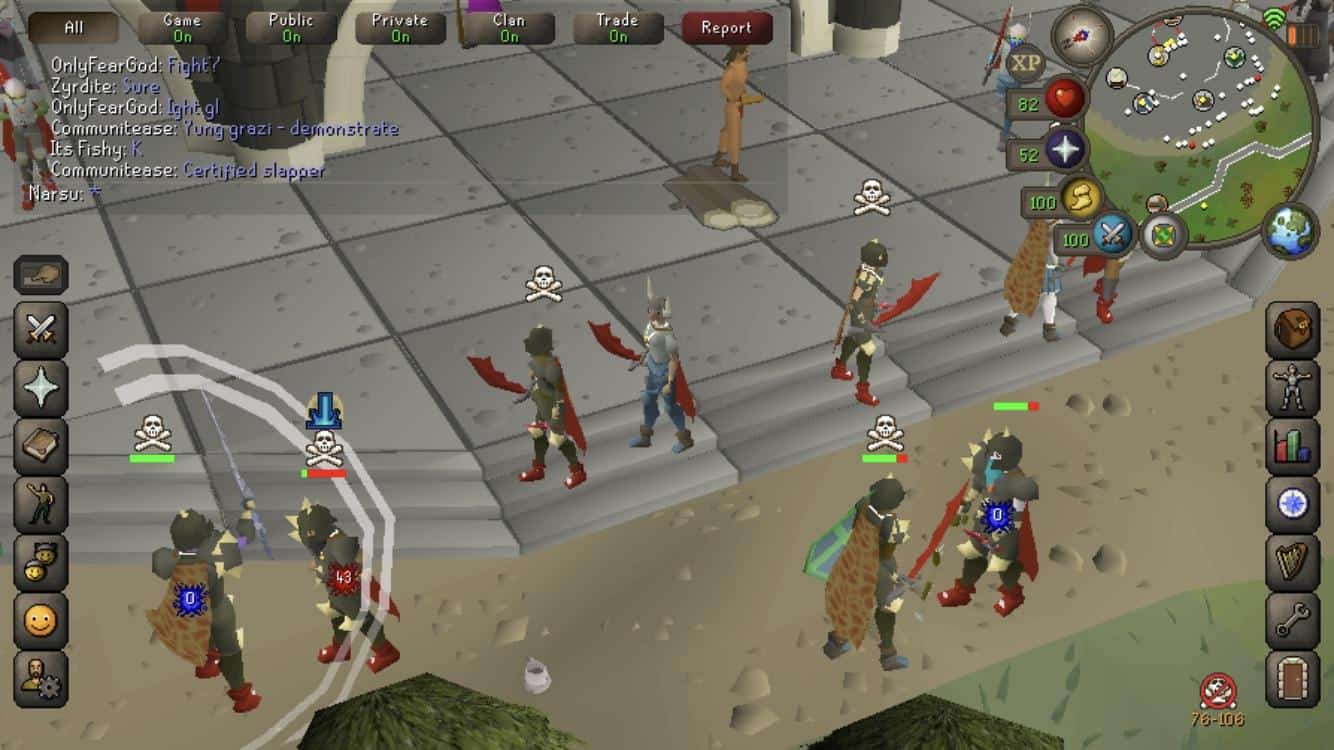The height and width of the screenshot is (750, 1334).
Task: Toggle Public chat off
Action: [x=290, y=25]
